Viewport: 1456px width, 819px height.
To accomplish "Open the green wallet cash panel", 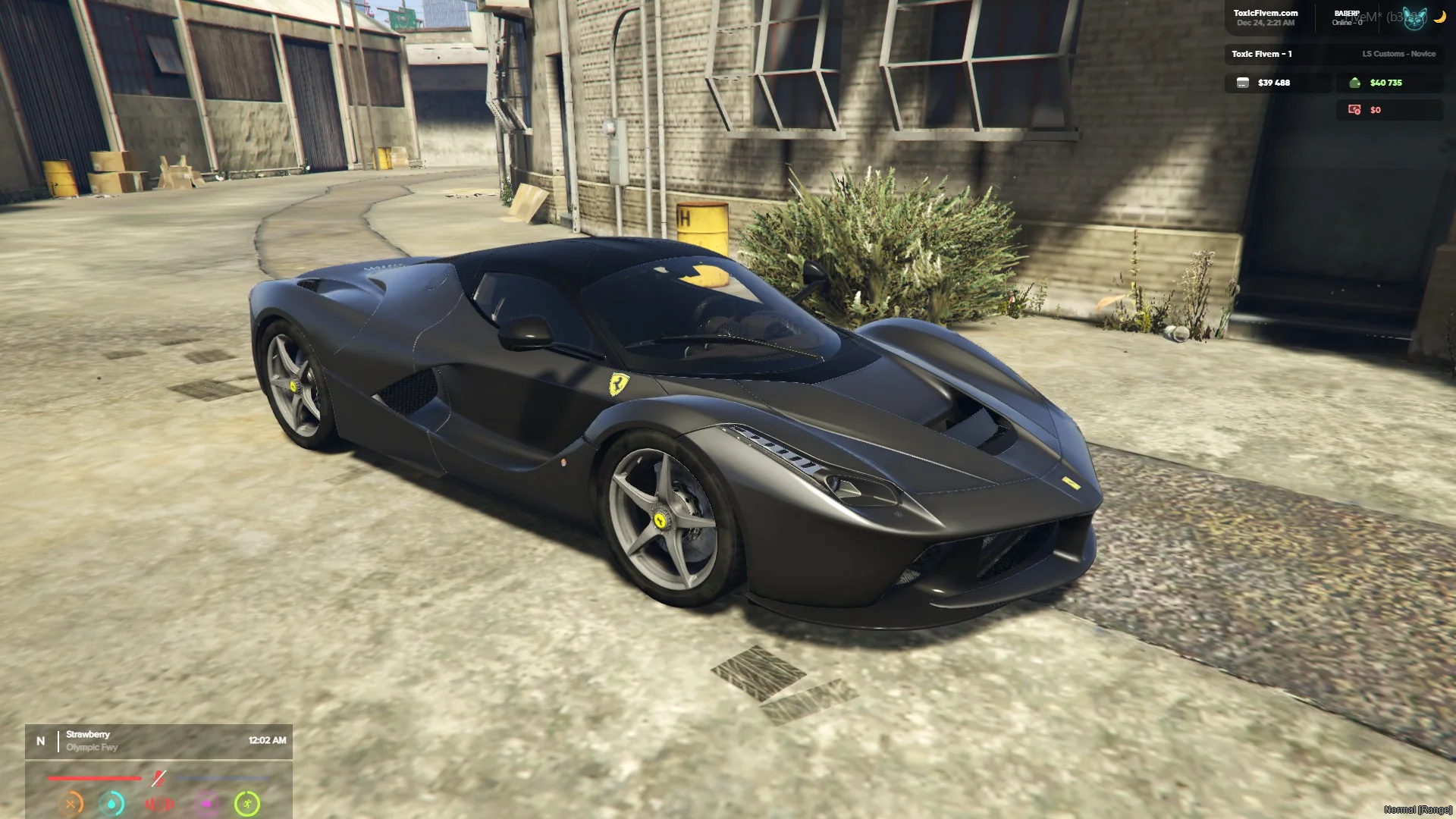I will click(x=1388, y=83).
